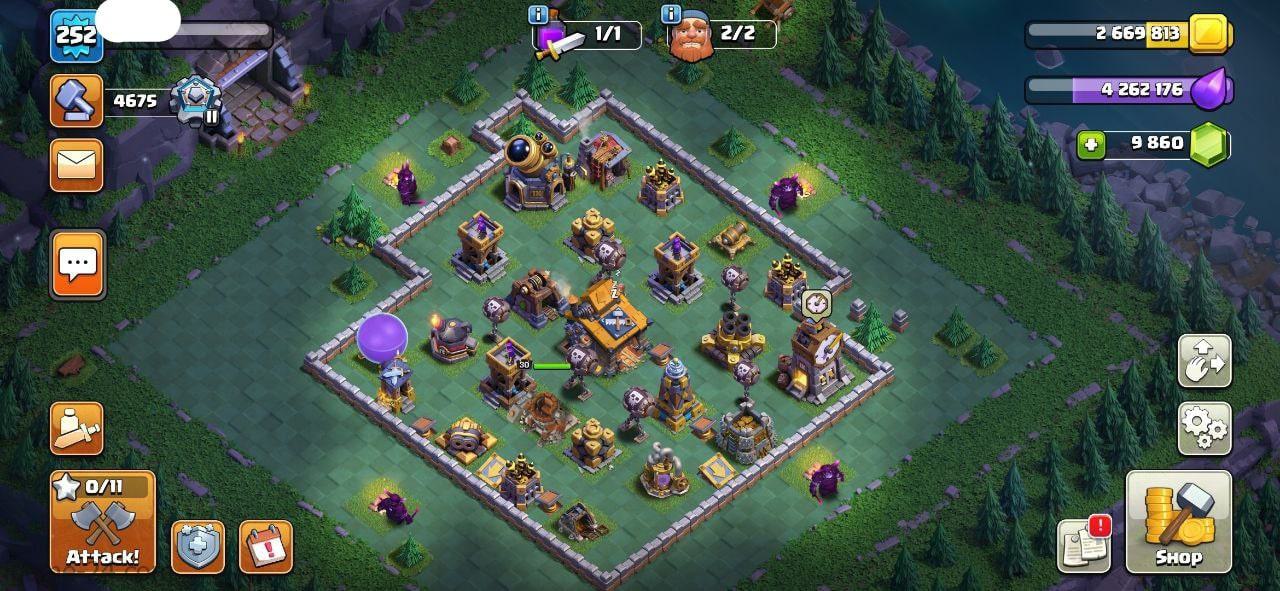Open the army training sword button
Image resolution: width=1280 pixels, height=591 pixels.
coord(77,429)
